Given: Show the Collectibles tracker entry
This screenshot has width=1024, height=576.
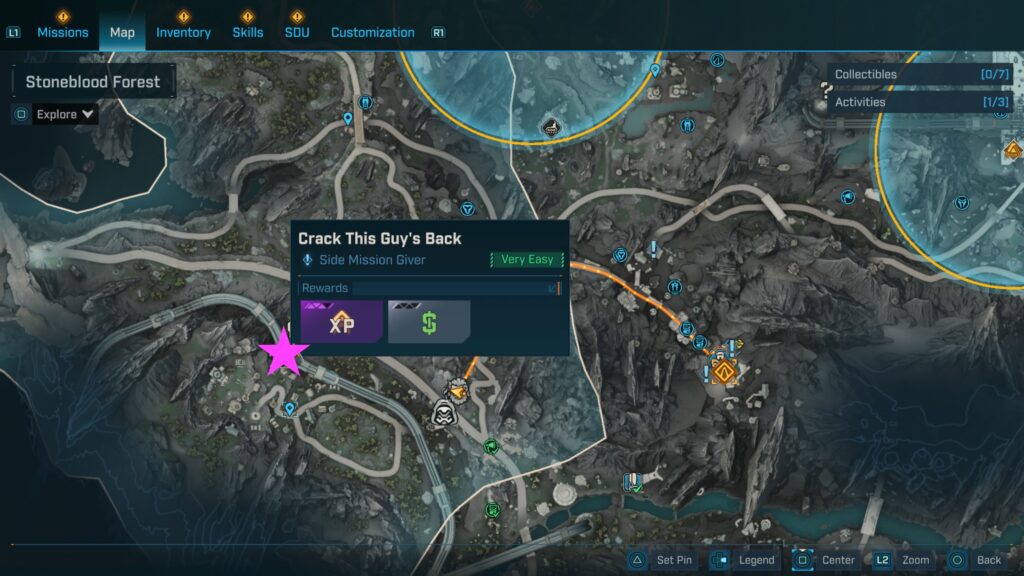Looking at the screenshot, I should pos(920,74).
